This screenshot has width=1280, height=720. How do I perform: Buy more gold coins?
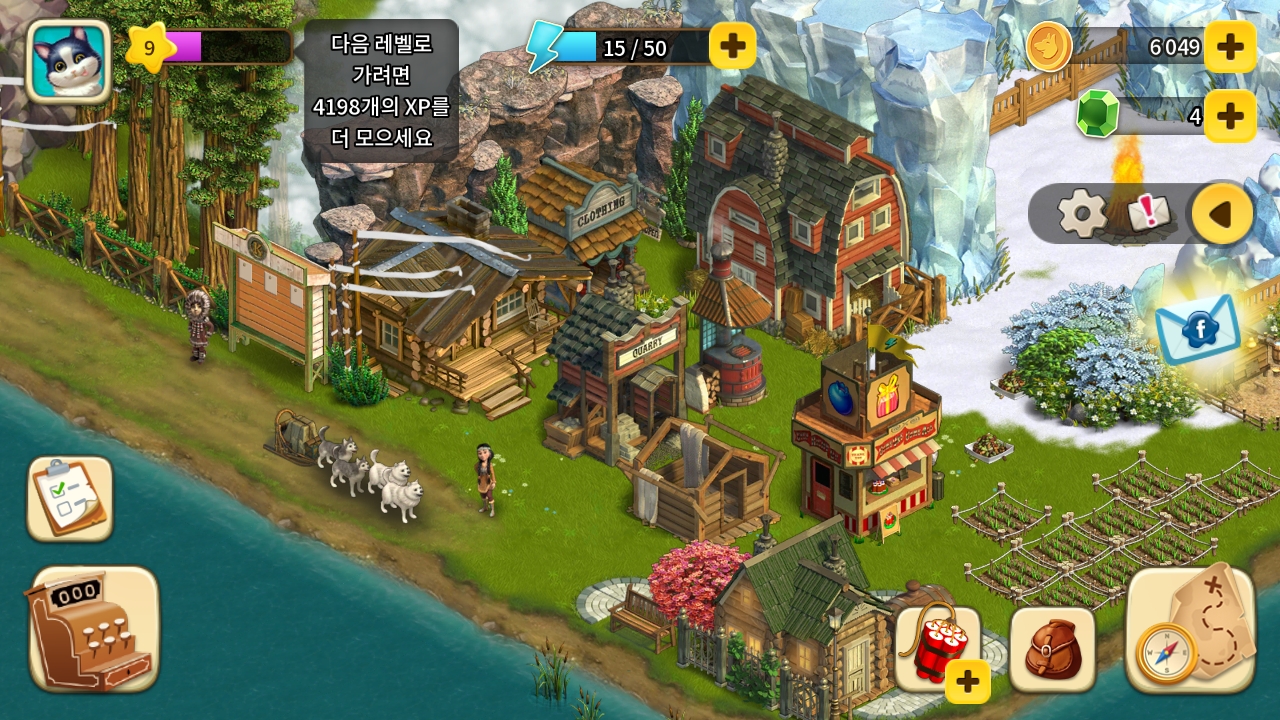1229,46
